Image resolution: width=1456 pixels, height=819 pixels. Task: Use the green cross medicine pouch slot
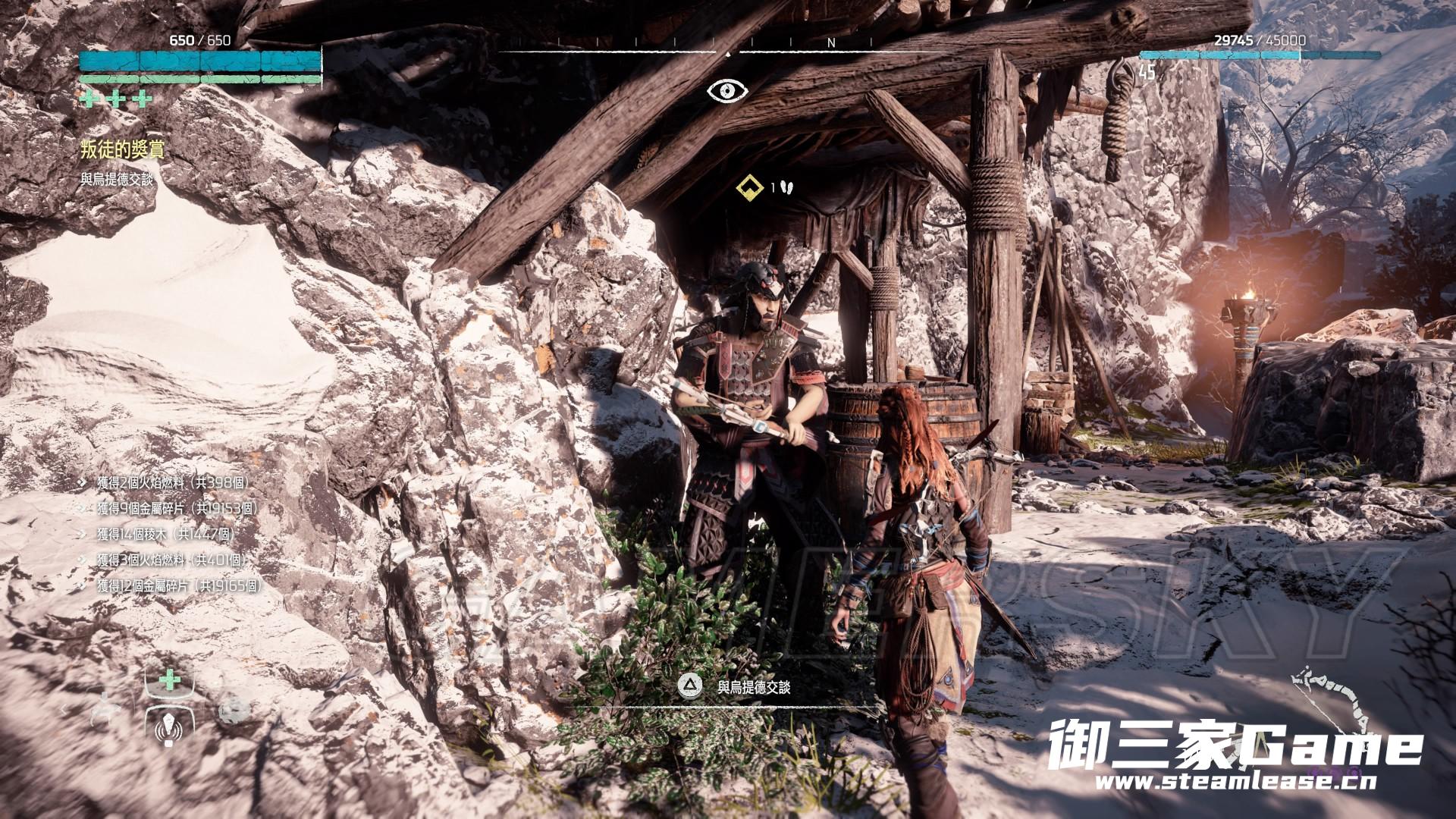coord(169,680)
